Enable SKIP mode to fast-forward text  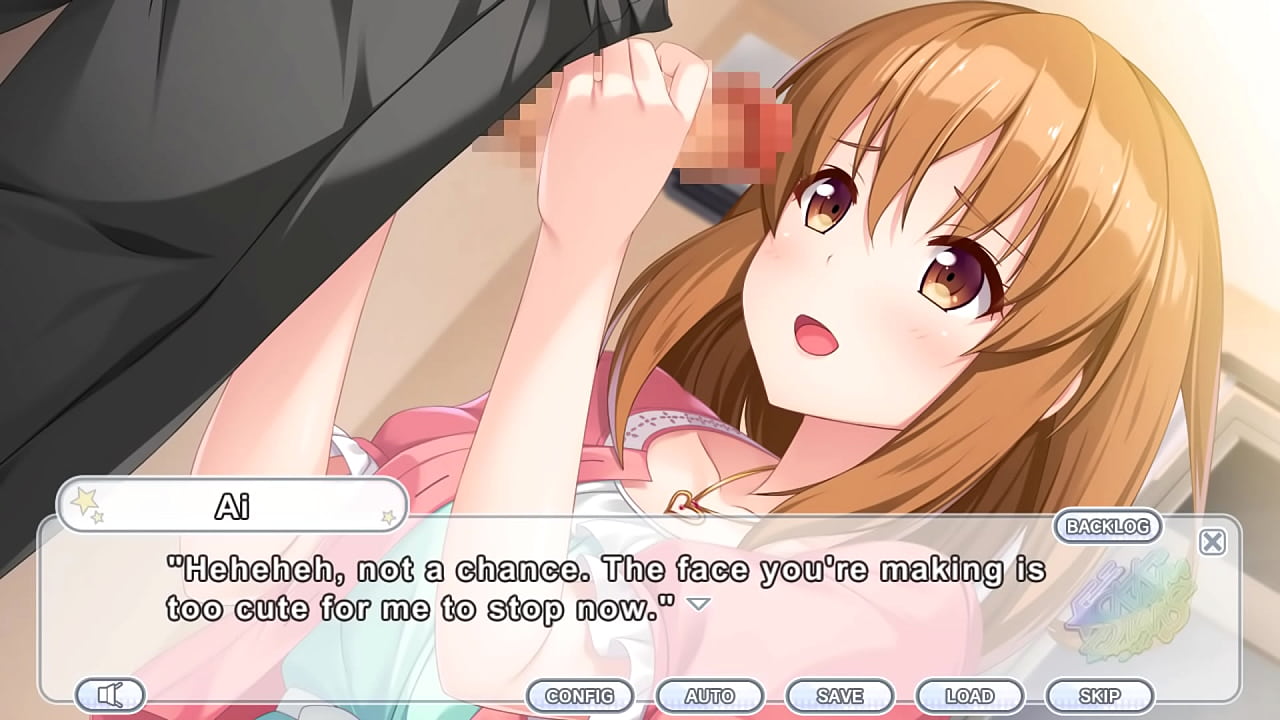pyautogui.click(x=1100, y=695)
